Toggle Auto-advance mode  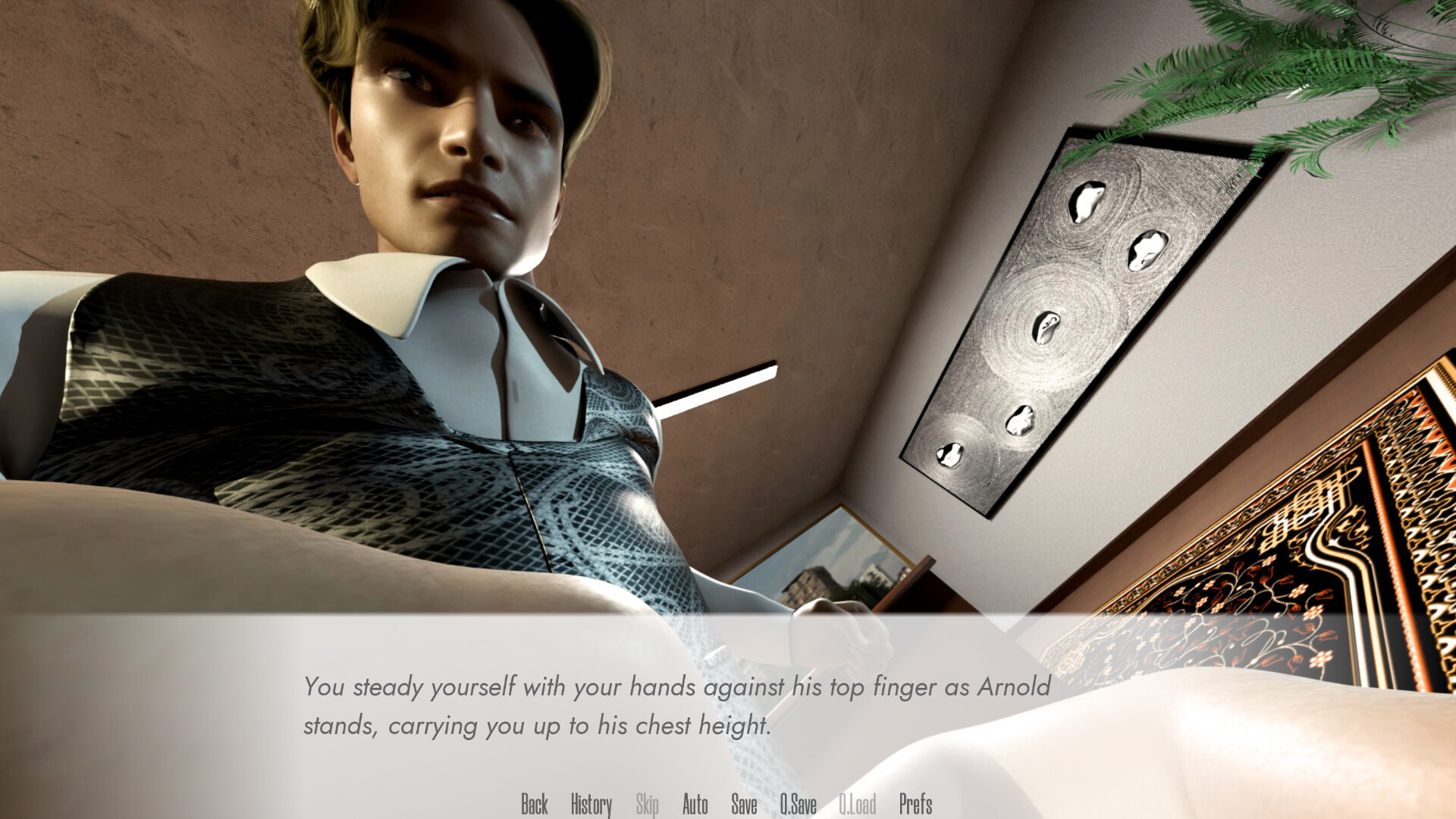point(695,805)
